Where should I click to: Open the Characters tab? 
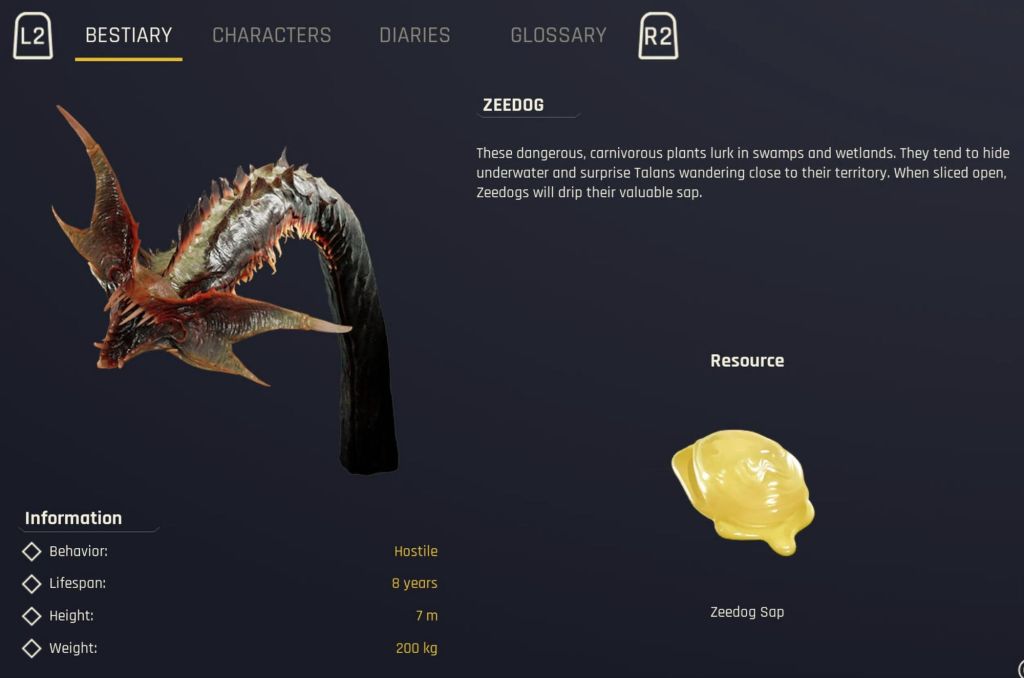pos(271,35)
